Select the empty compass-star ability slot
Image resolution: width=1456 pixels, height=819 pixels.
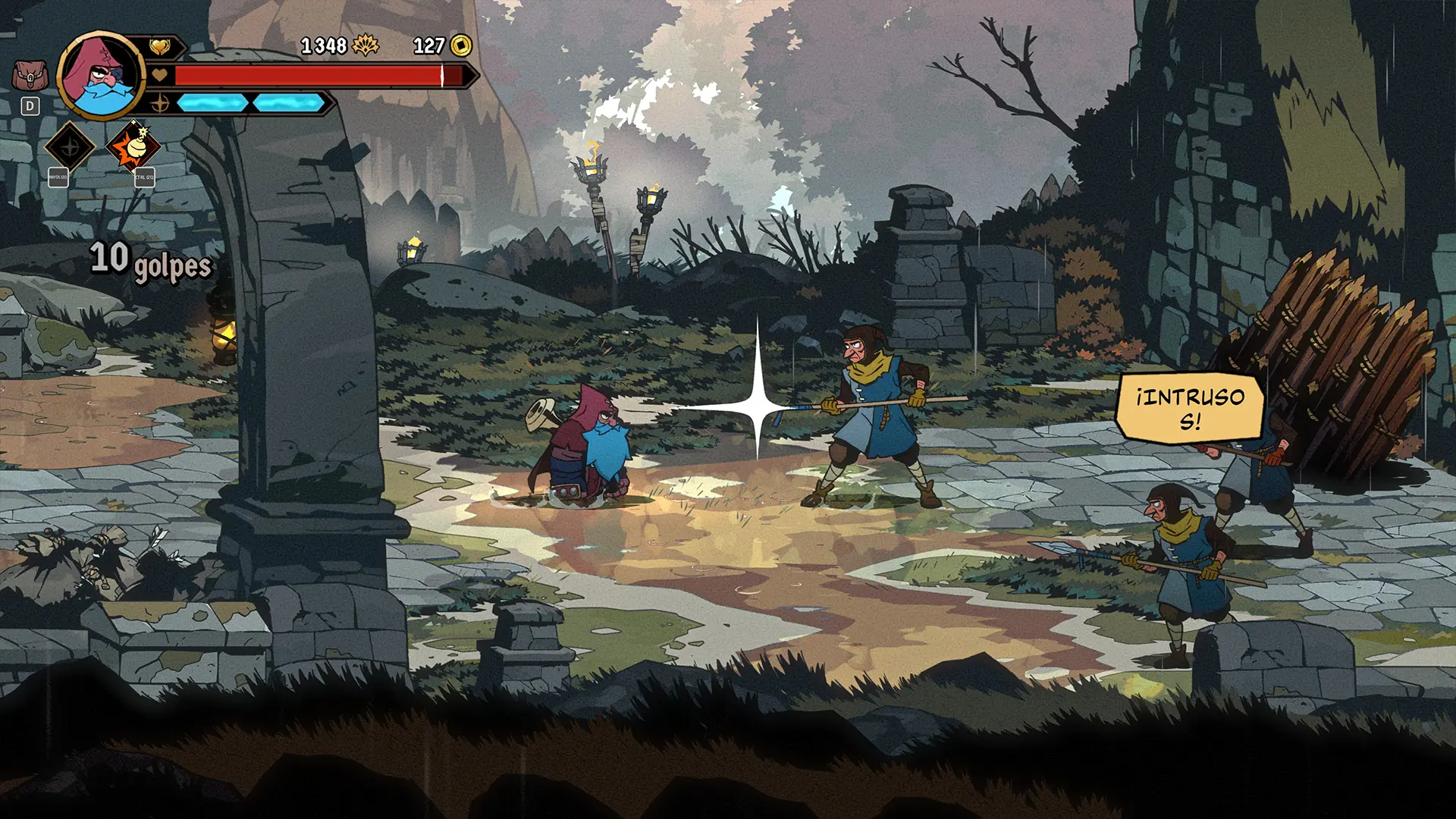[70, 146]
